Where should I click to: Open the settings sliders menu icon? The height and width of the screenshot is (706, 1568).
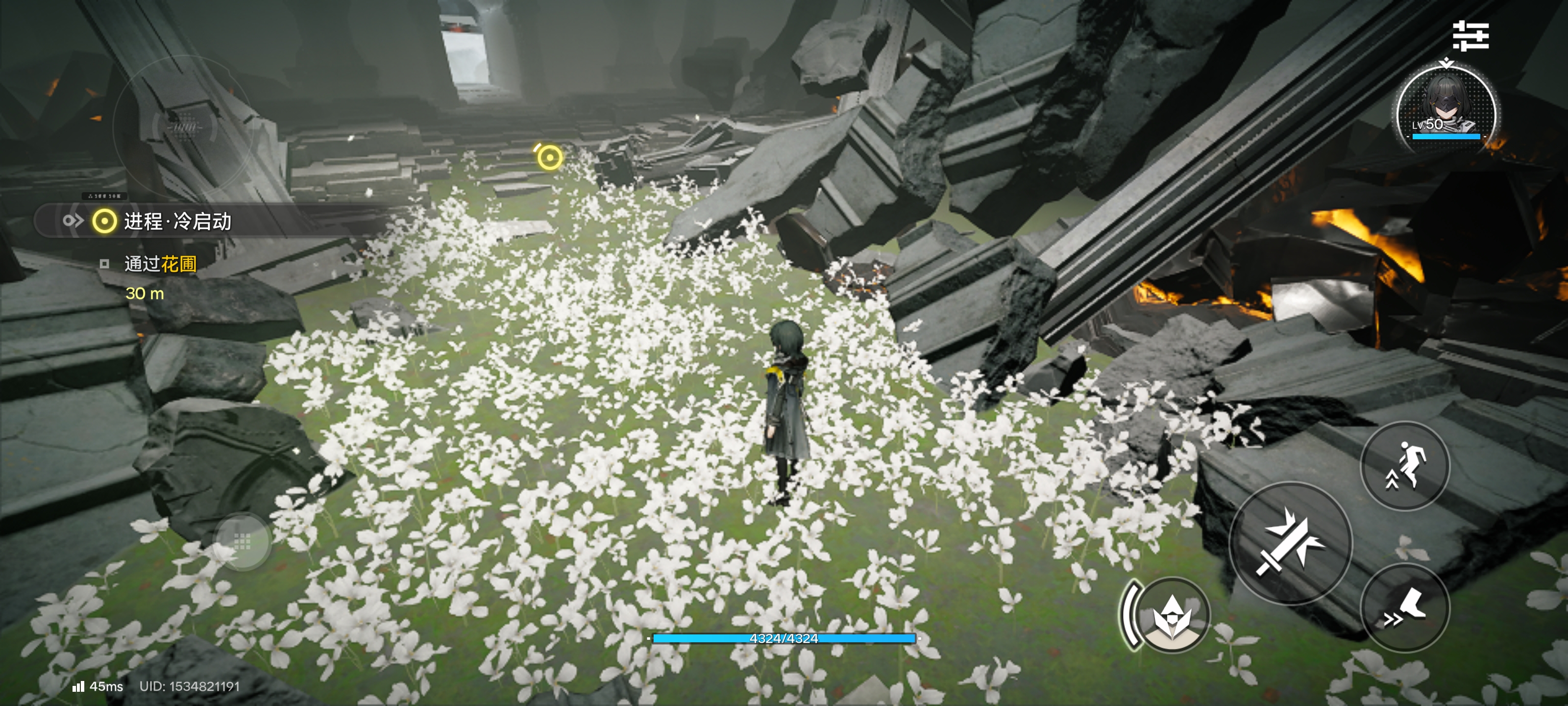tap(1470, 36)
